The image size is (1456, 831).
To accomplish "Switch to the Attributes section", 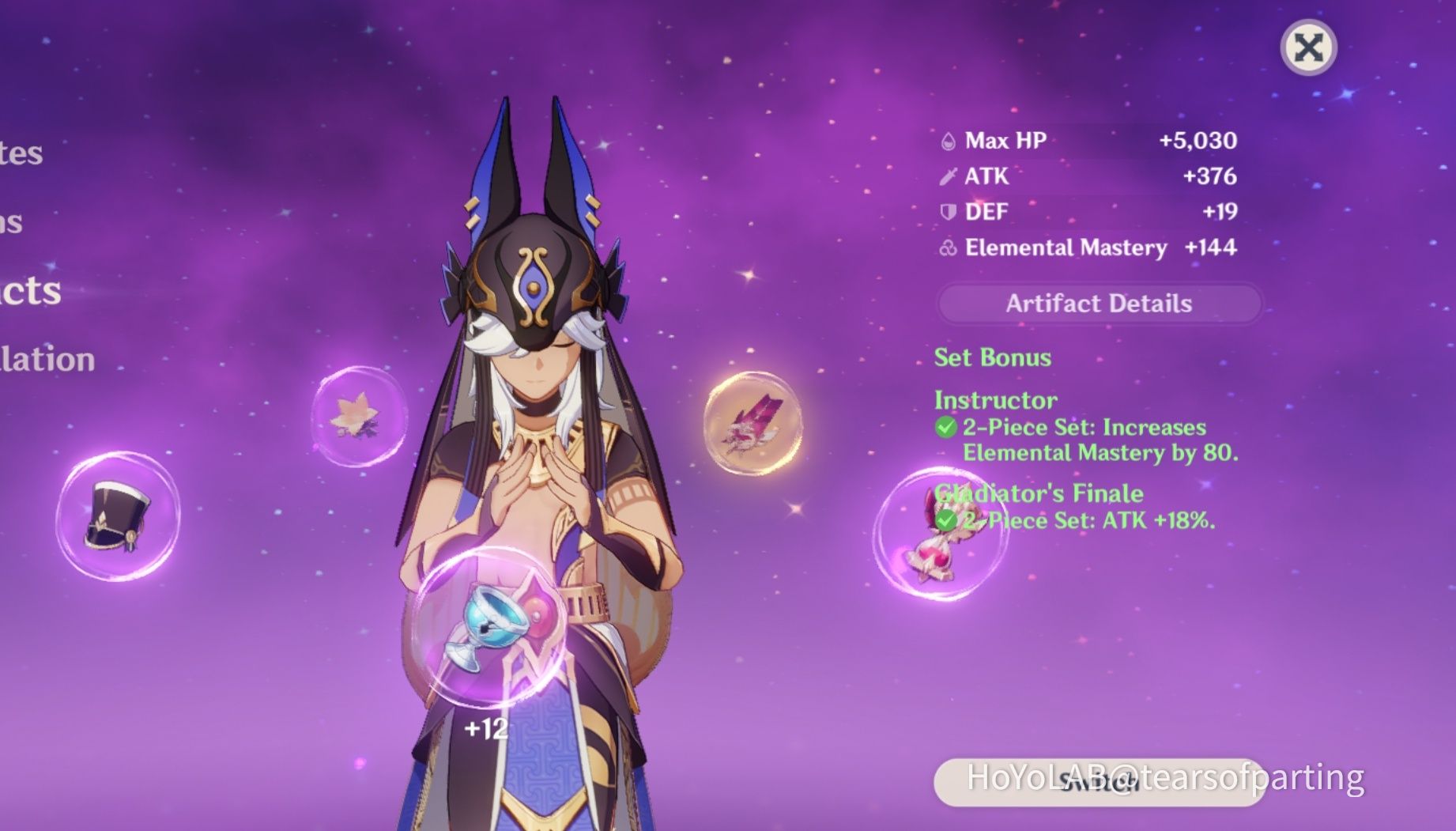I will [21, 154].
